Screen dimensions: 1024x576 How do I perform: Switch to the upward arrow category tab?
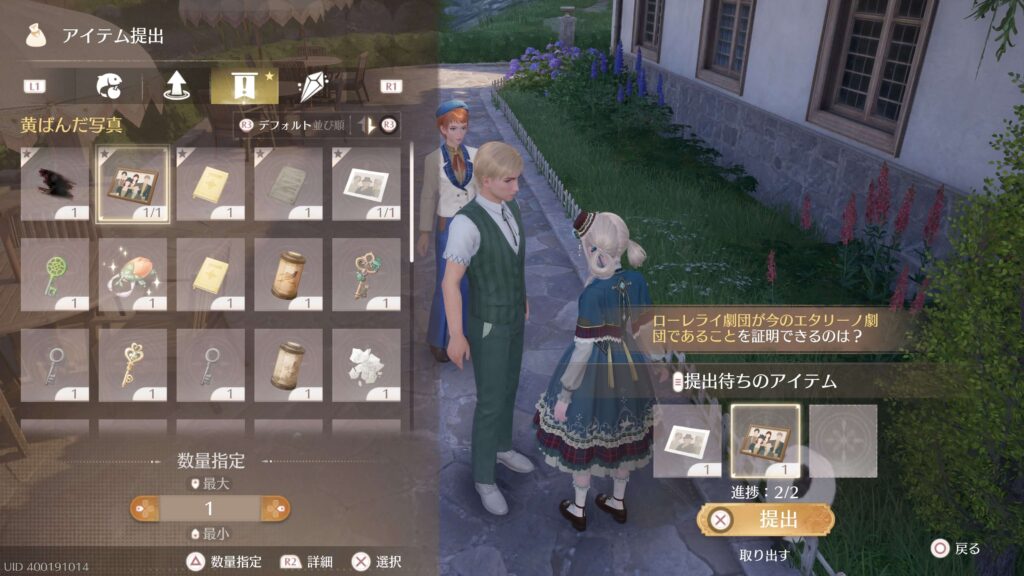pos(177,86)
